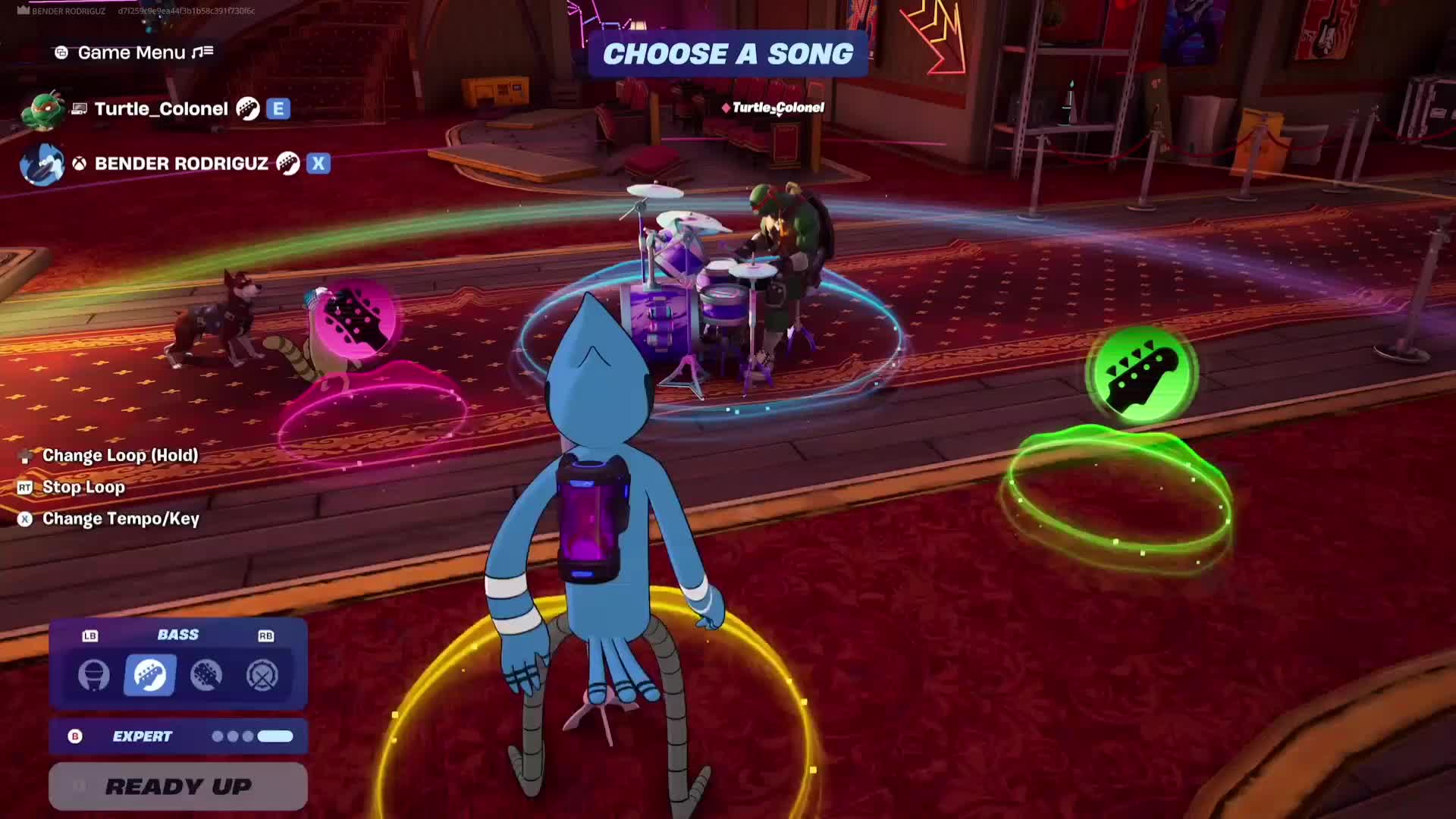1456x819 pixels.
Task: Open the Game Menu
Action: click(x=133, y=52)
